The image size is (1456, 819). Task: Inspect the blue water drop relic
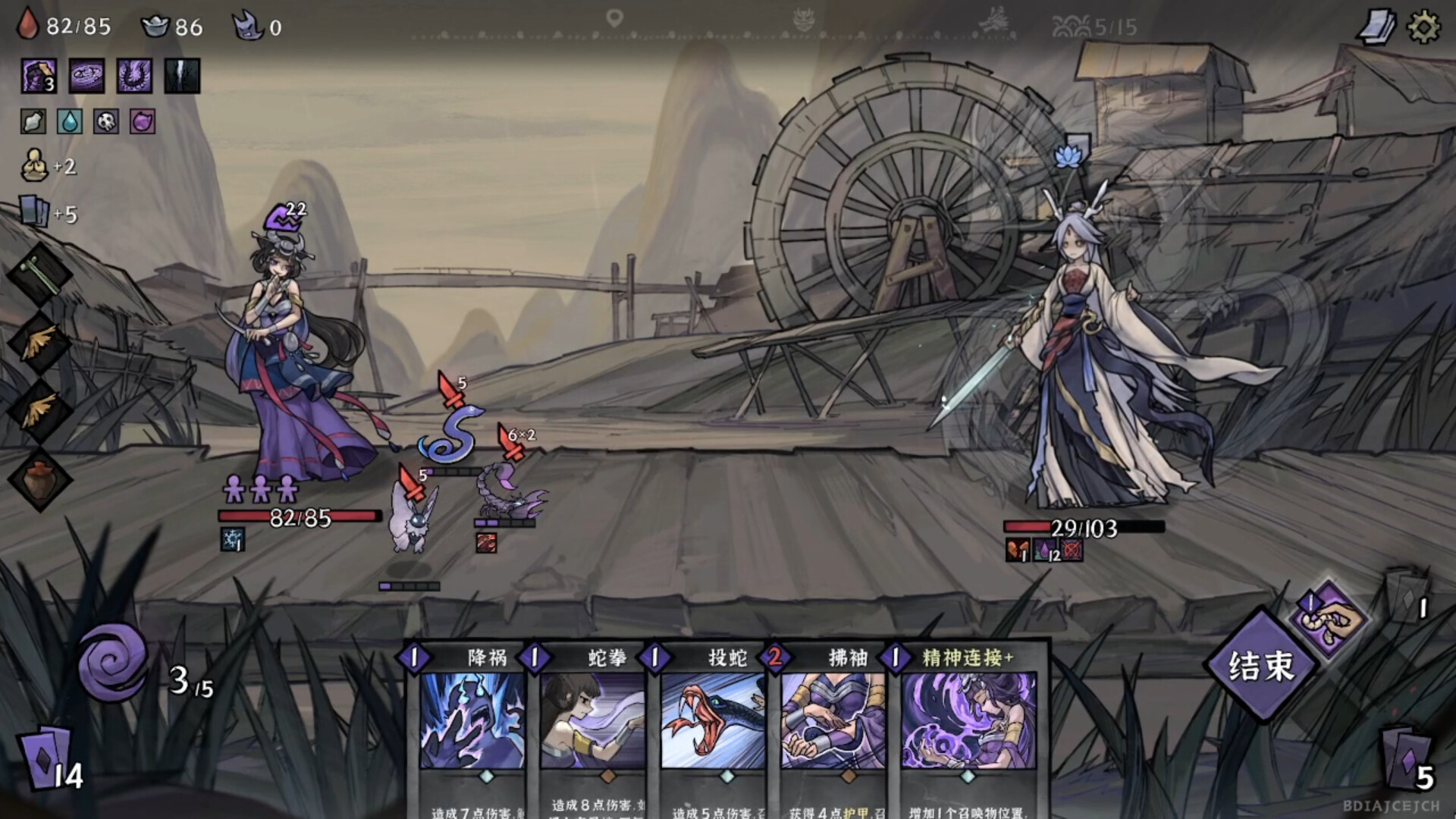point(70,121)
